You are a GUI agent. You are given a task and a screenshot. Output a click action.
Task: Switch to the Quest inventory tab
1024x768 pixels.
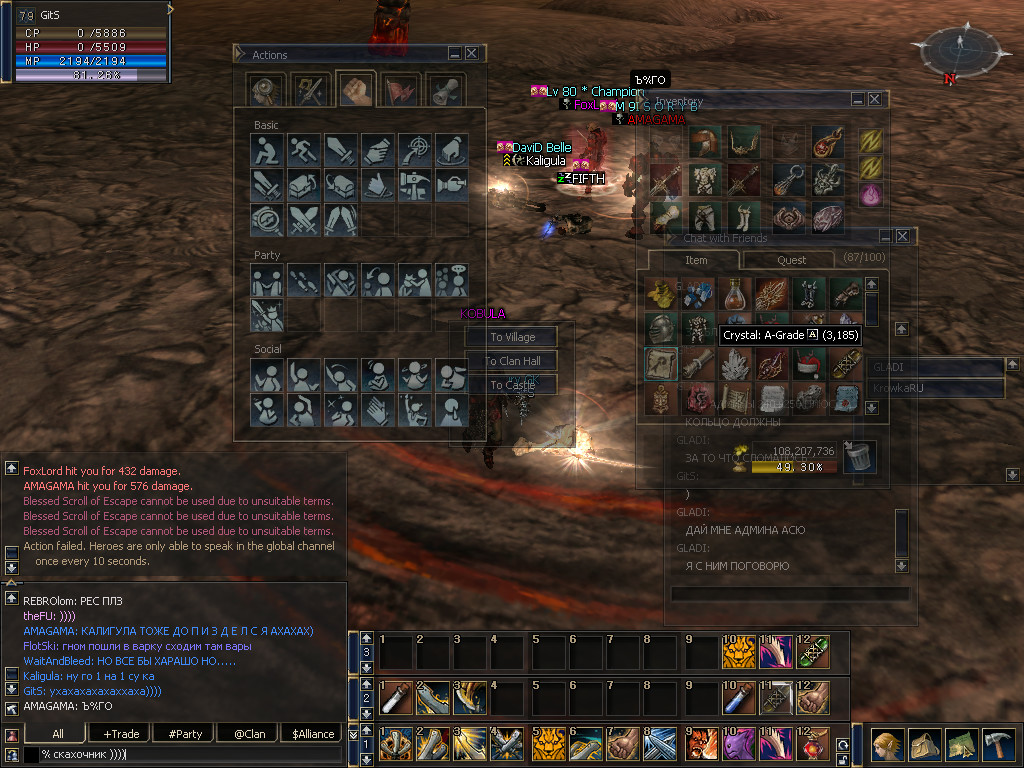click(792, 260)
